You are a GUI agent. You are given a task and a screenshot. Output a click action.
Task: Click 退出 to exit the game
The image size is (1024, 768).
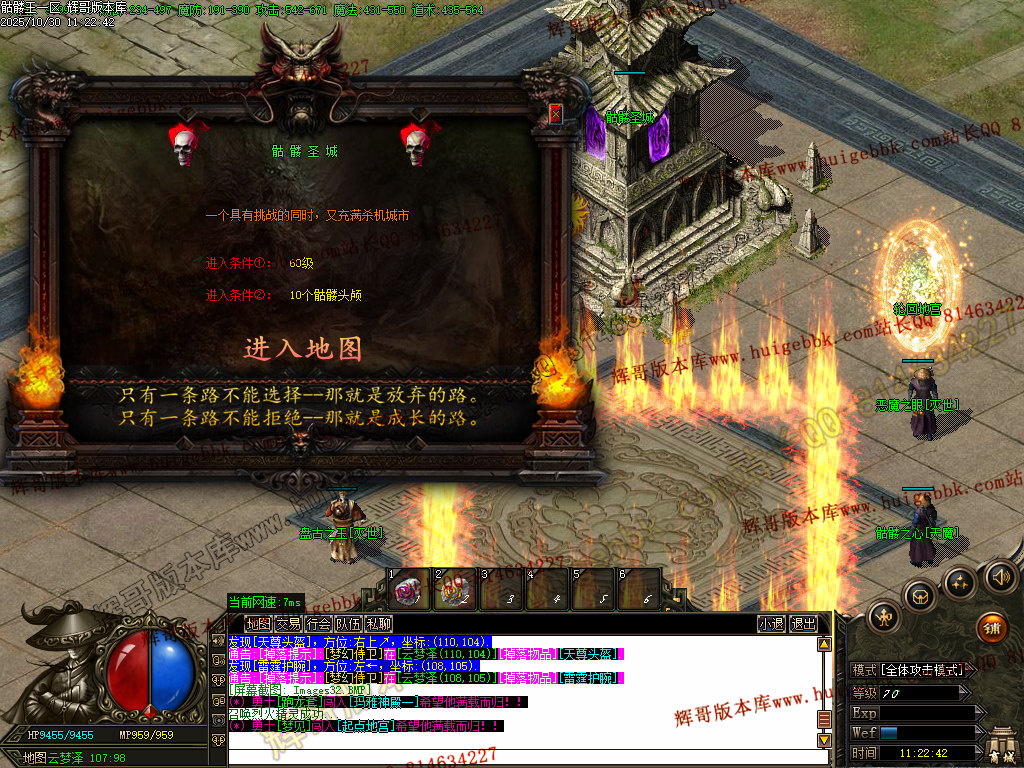tap(803, 624)
